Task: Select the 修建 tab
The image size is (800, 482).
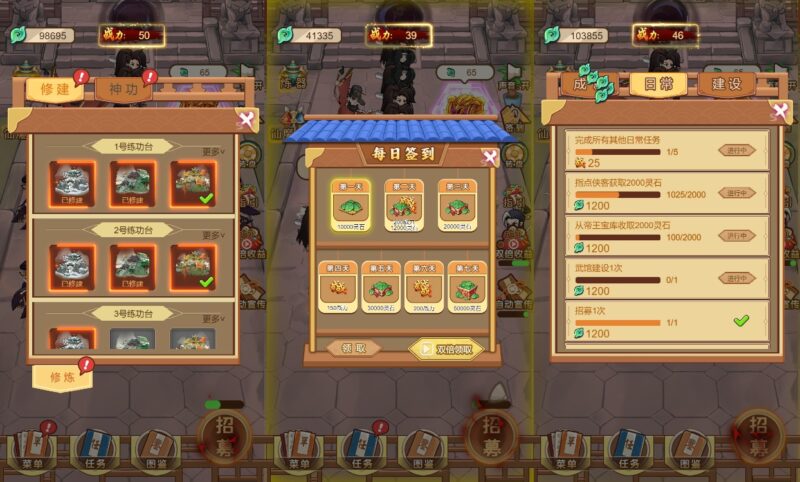Action: 55,88
